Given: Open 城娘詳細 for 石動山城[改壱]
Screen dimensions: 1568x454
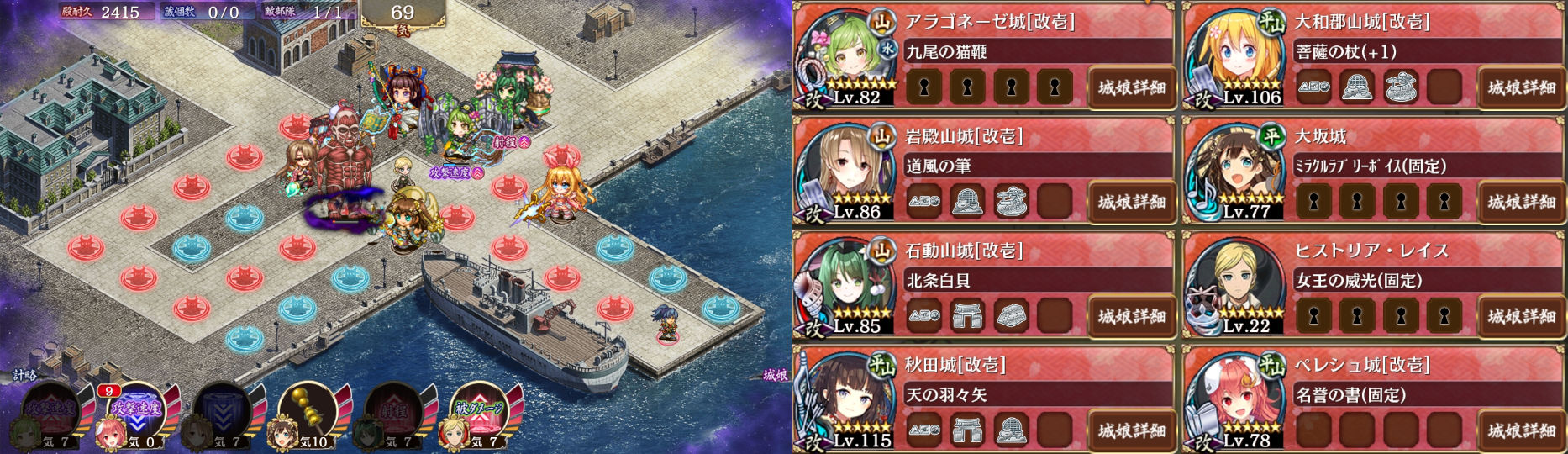Looking at the screenshot, I should coord(1131,316).
